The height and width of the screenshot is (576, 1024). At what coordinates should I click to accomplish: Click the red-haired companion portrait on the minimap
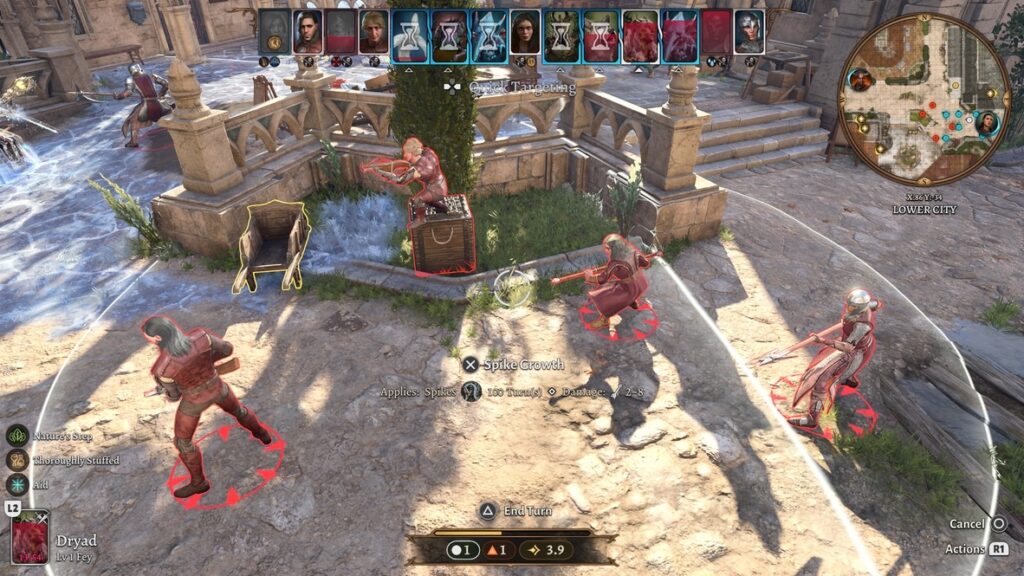click(x=861, y=79)
